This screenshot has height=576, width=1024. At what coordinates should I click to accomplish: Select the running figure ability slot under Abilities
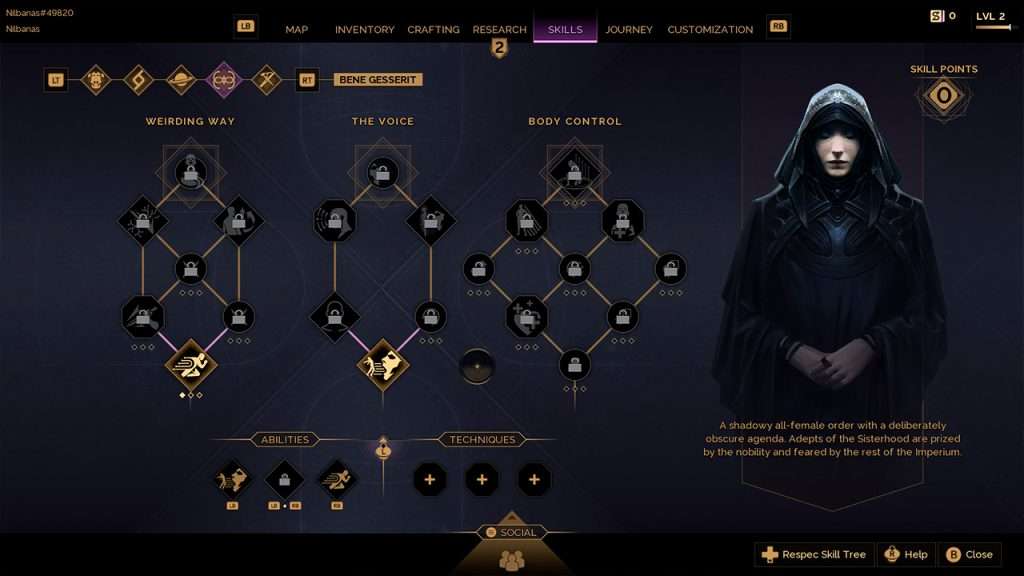pyautogui.click(x=337, y=479)
